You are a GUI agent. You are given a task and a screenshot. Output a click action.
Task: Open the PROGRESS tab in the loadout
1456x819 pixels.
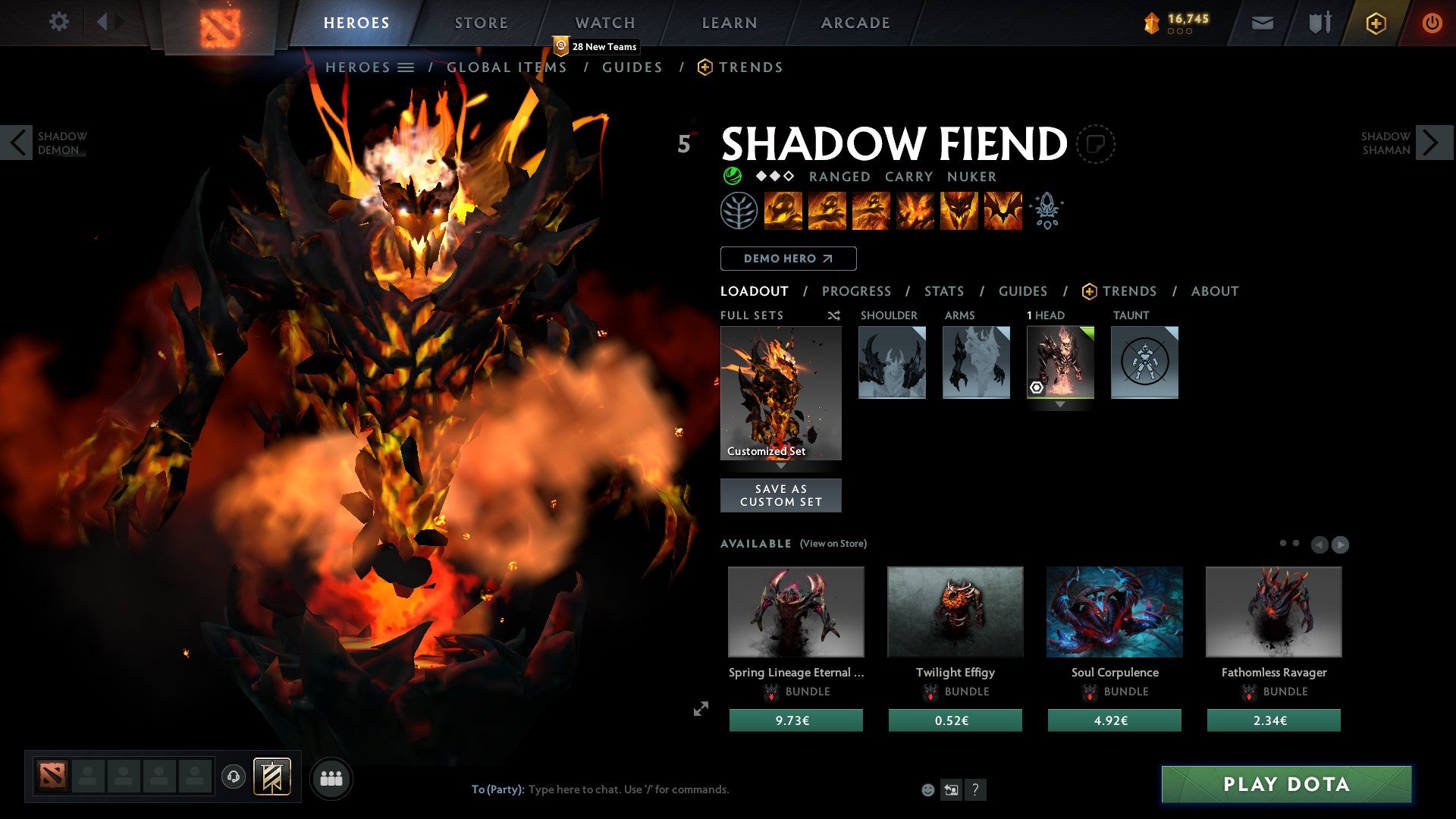click(x=857, y=291)
